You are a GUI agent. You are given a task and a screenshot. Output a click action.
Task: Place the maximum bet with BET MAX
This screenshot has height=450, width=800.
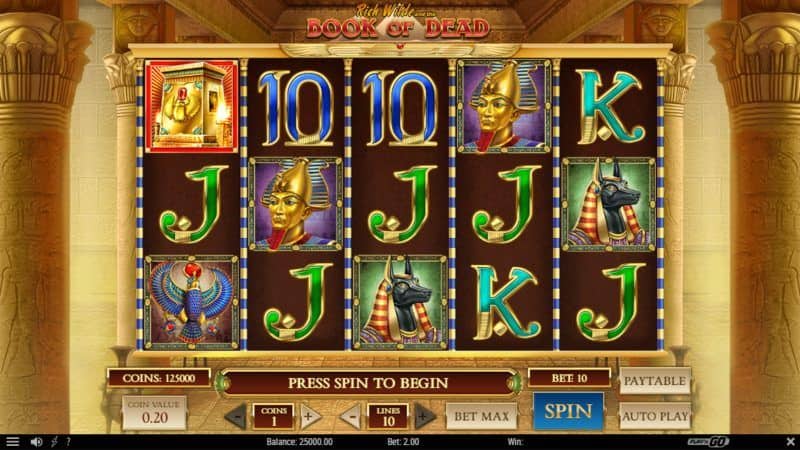(480, 414)
